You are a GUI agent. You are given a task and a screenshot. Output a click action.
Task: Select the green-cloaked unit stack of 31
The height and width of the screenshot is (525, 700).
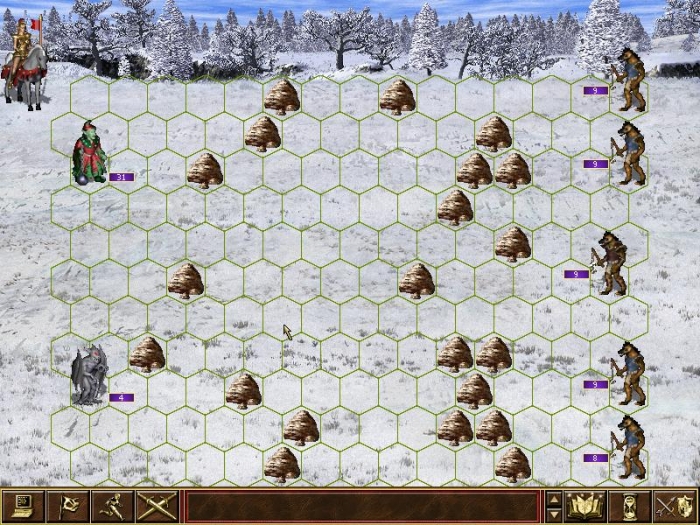(x=90, y=153)
